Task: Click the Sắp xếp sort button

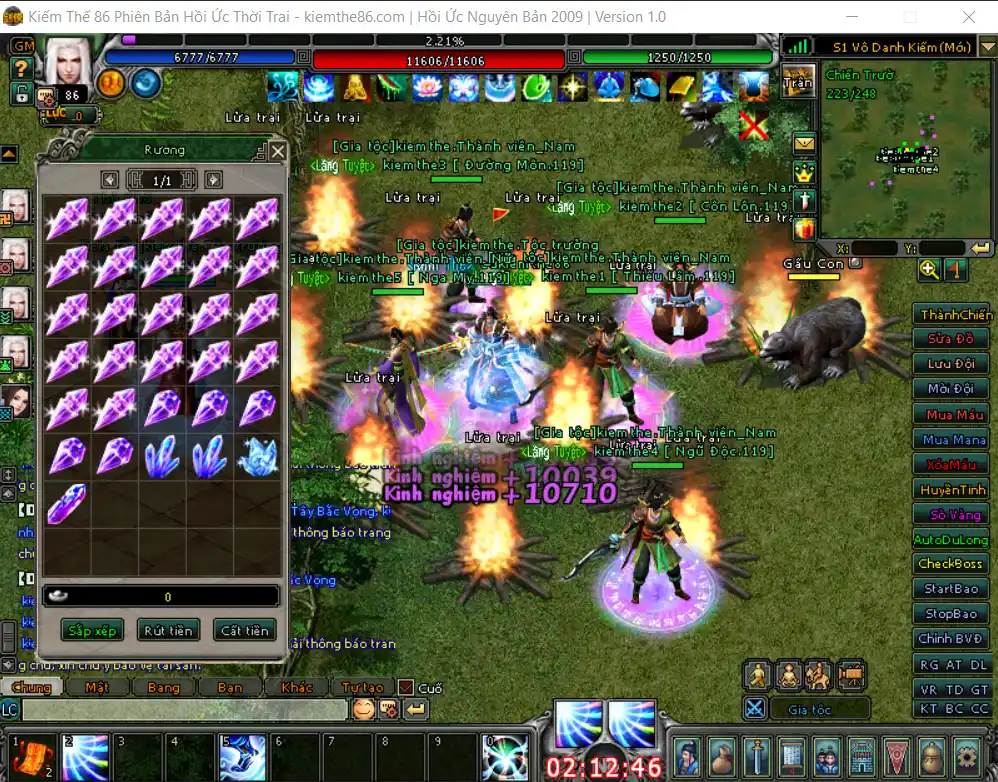Action: pos(91,630)
